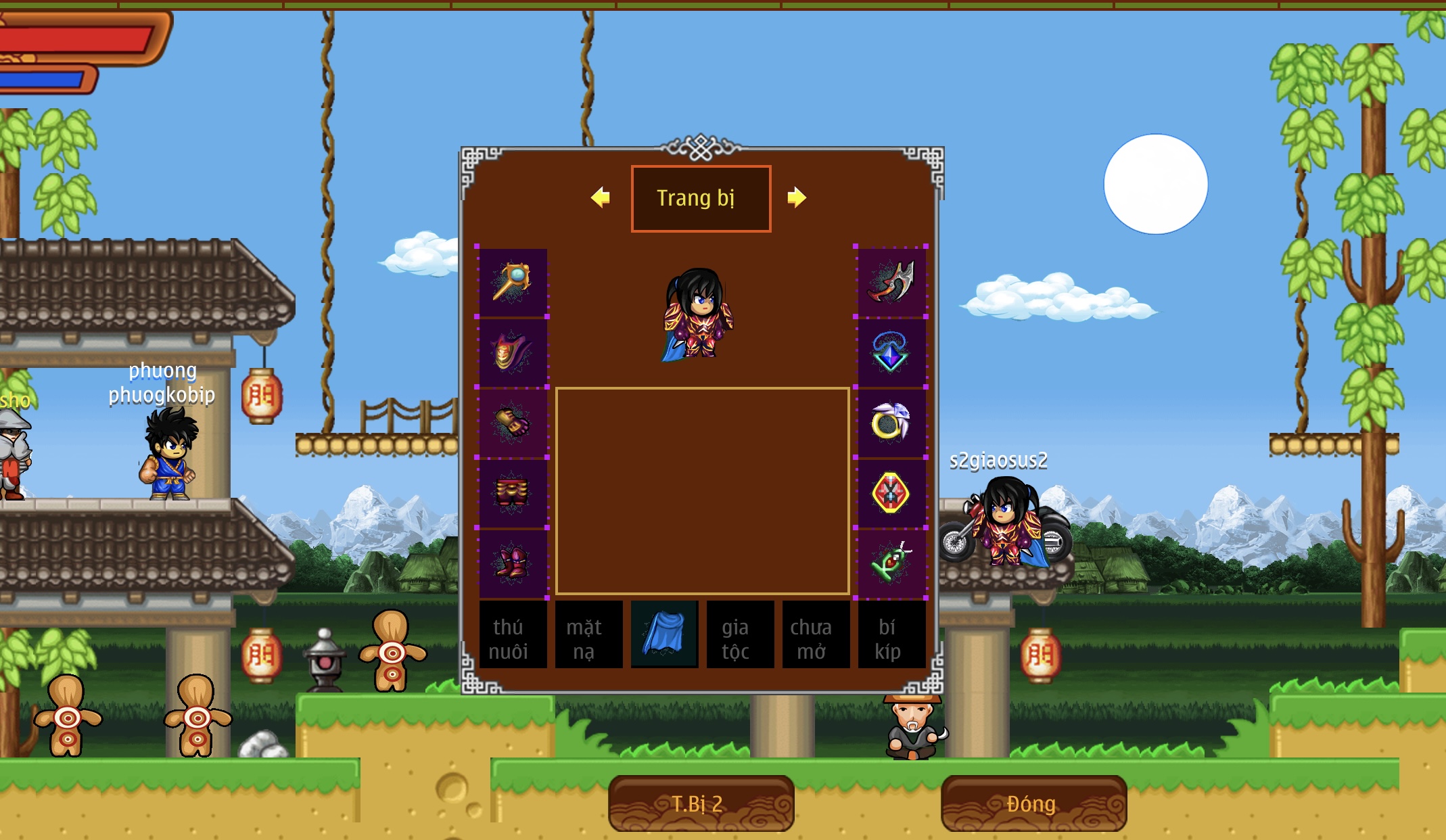Go to previous page with left arrow
The height and width of the screenshot is (840, 1446).
pos(600,197)
